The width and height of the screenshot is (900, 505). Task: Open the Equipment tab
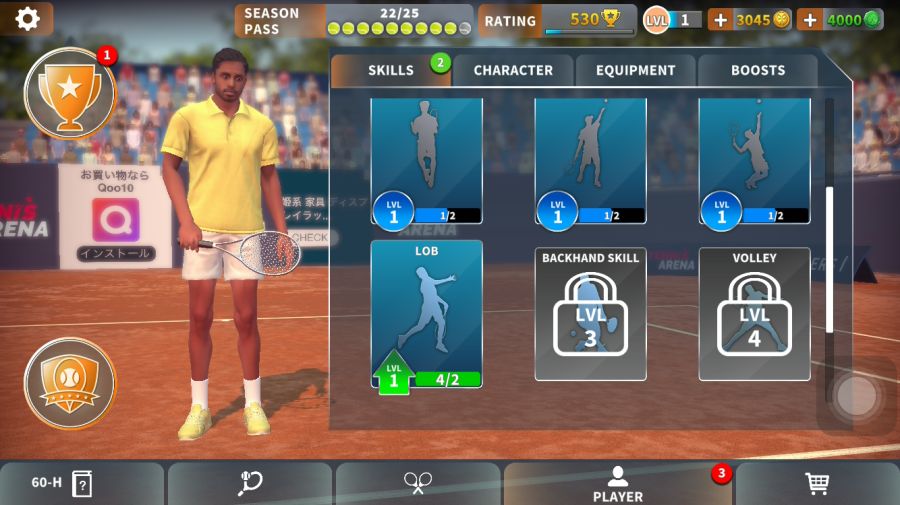[635, 70]
